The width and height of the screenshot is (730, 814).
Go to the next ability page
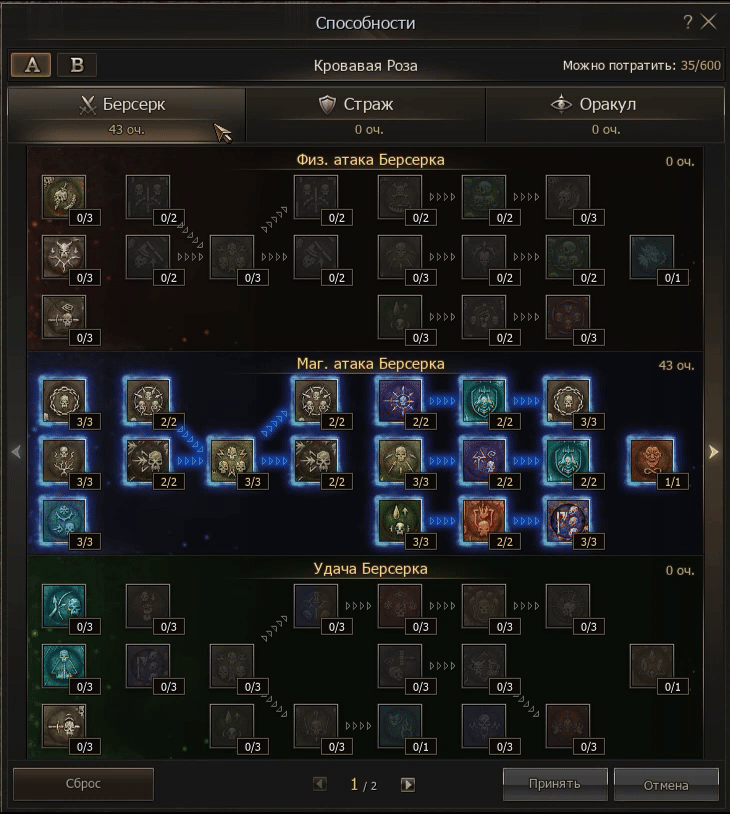[x=408, y=785]
